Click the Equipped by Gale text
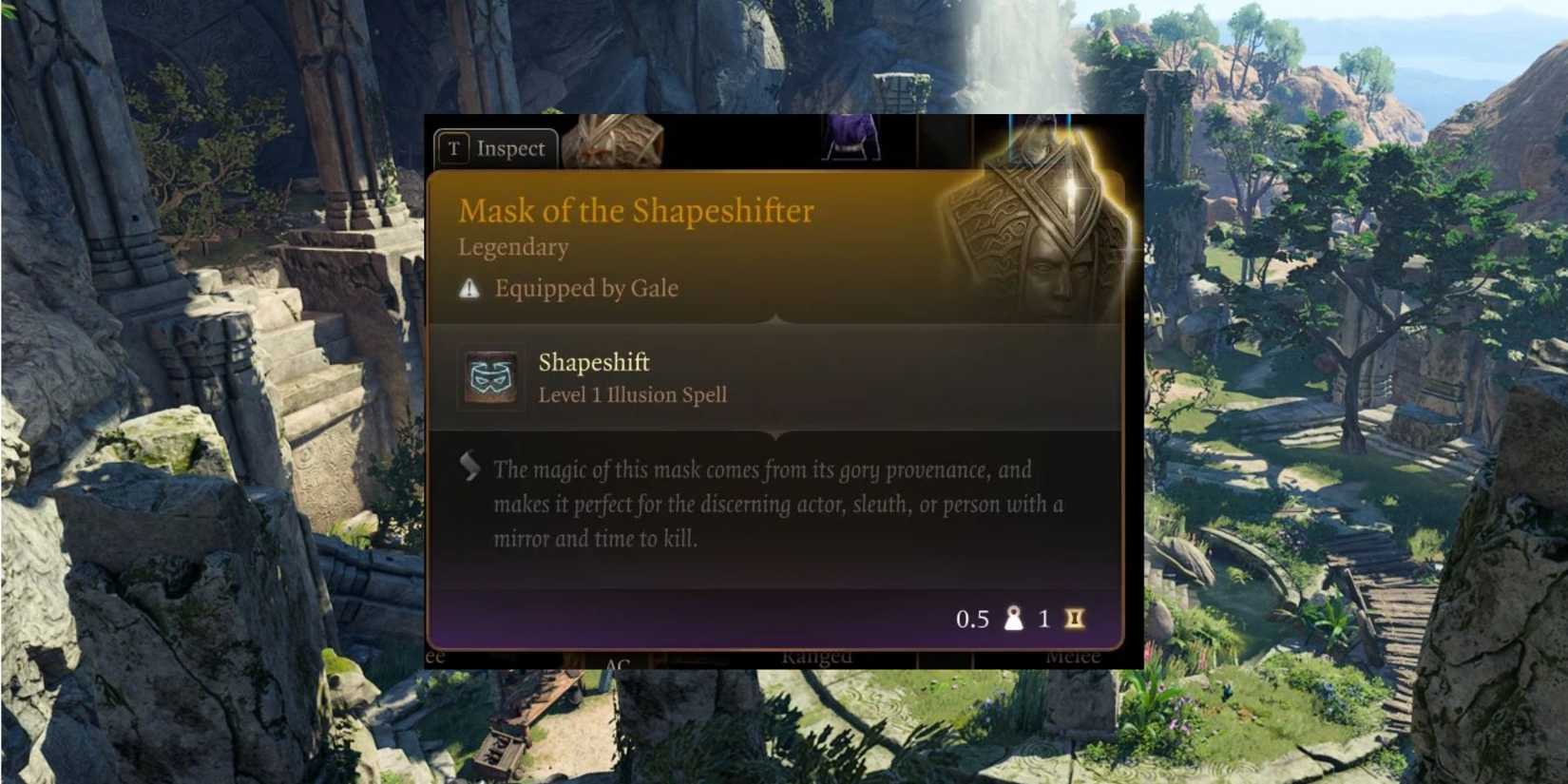The width and height of the screenshot is (1568, 784). click(x=585, y=288)
